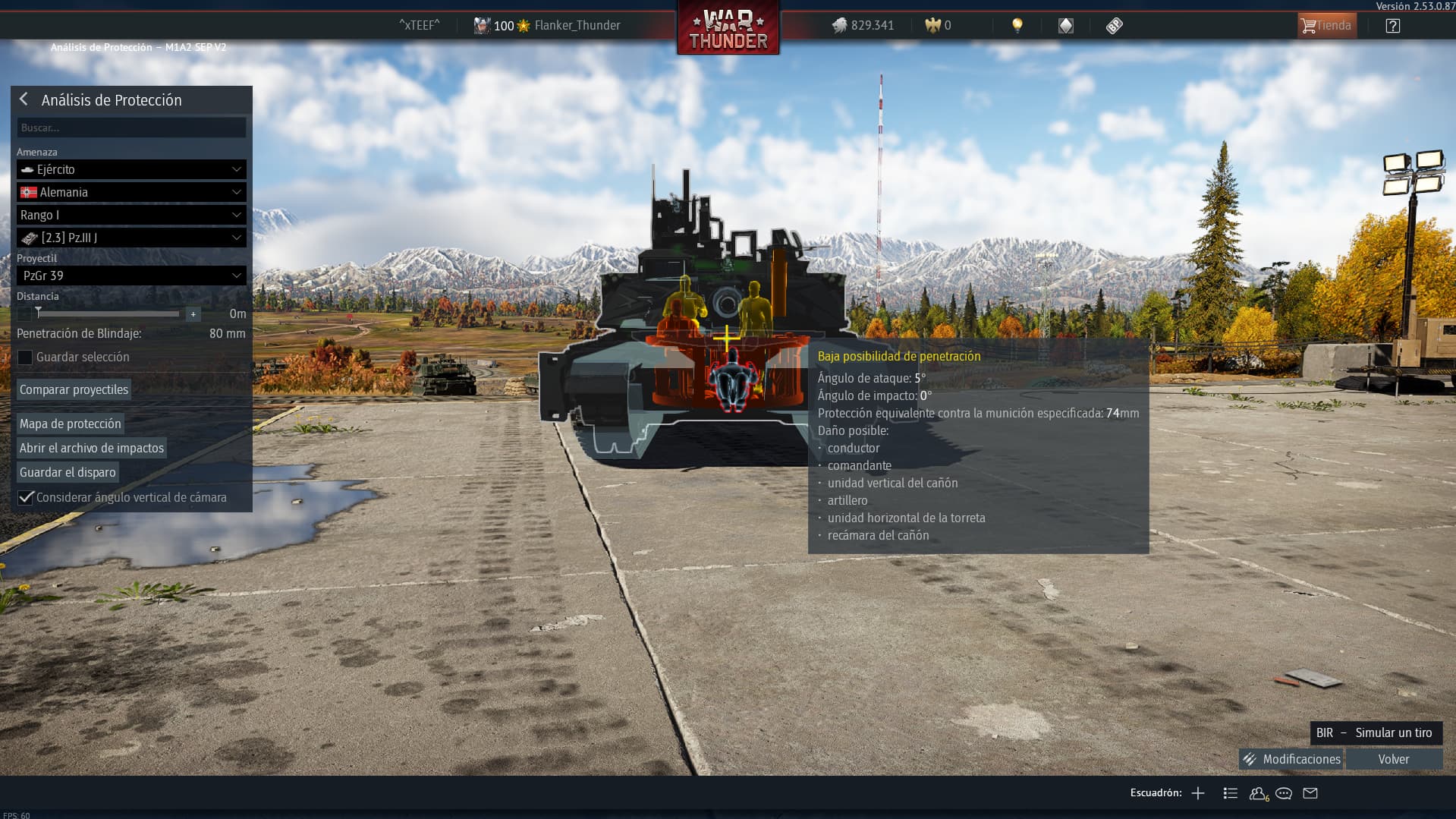Add squad member with Escuadrón plus
This screenshot has width=1456, height=819.
(x=1198, y=793)
